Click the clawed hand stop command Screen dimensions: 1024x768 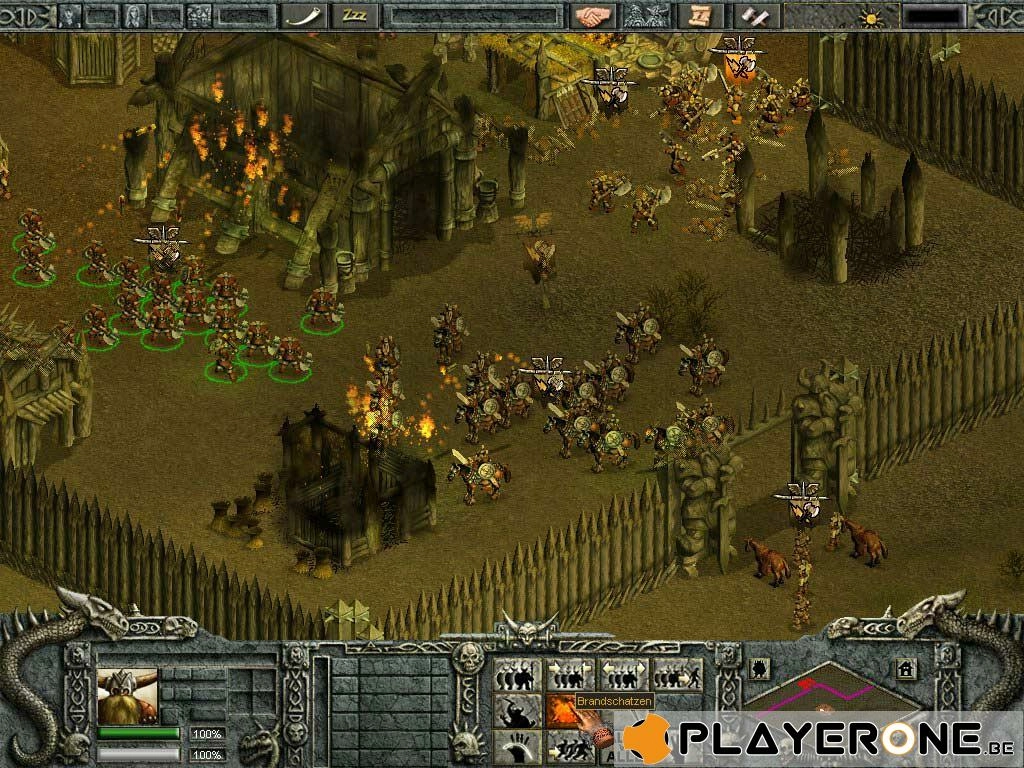518,746
